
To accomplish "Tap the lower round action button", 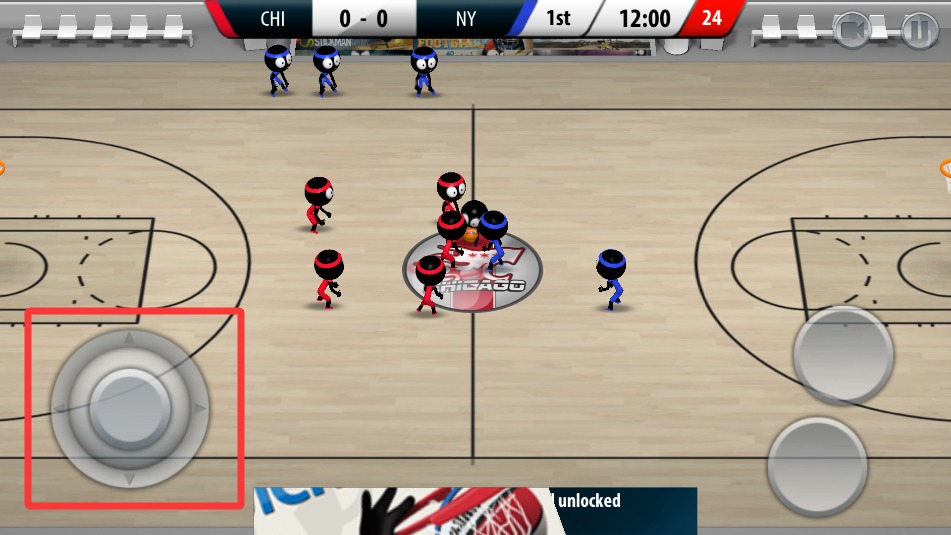I will pos(817,466).
